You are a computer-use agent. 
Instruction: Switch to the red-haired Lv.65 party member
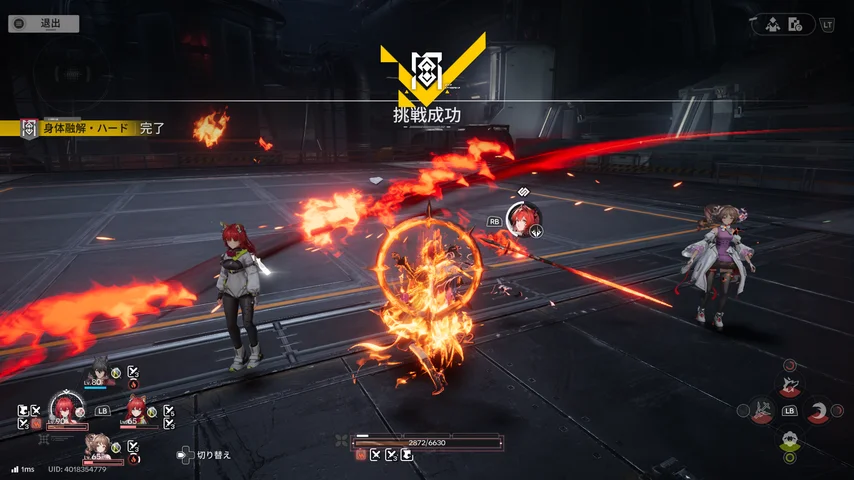135,409
